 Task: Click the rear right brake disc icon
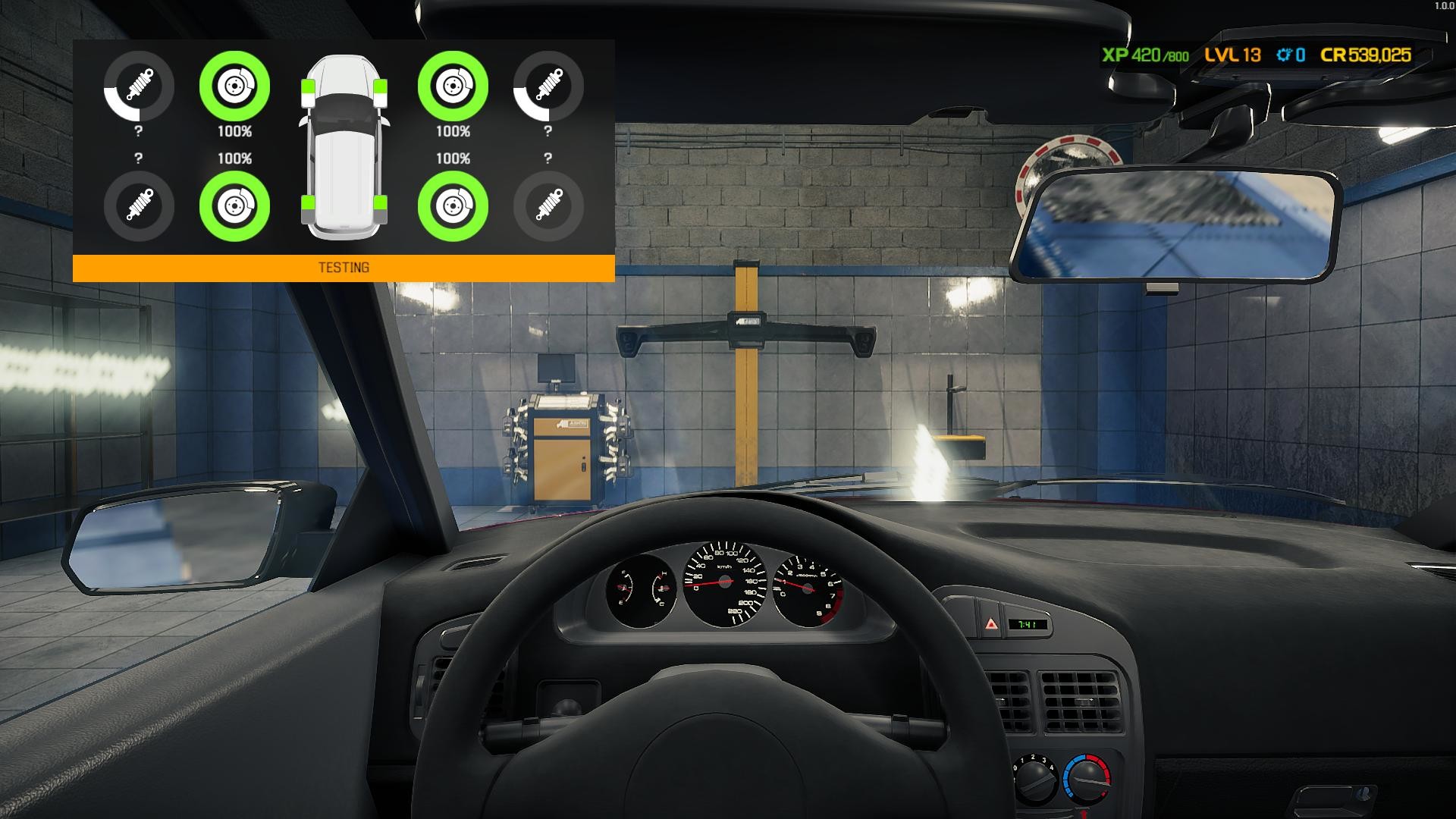click(x=451, y=206)
